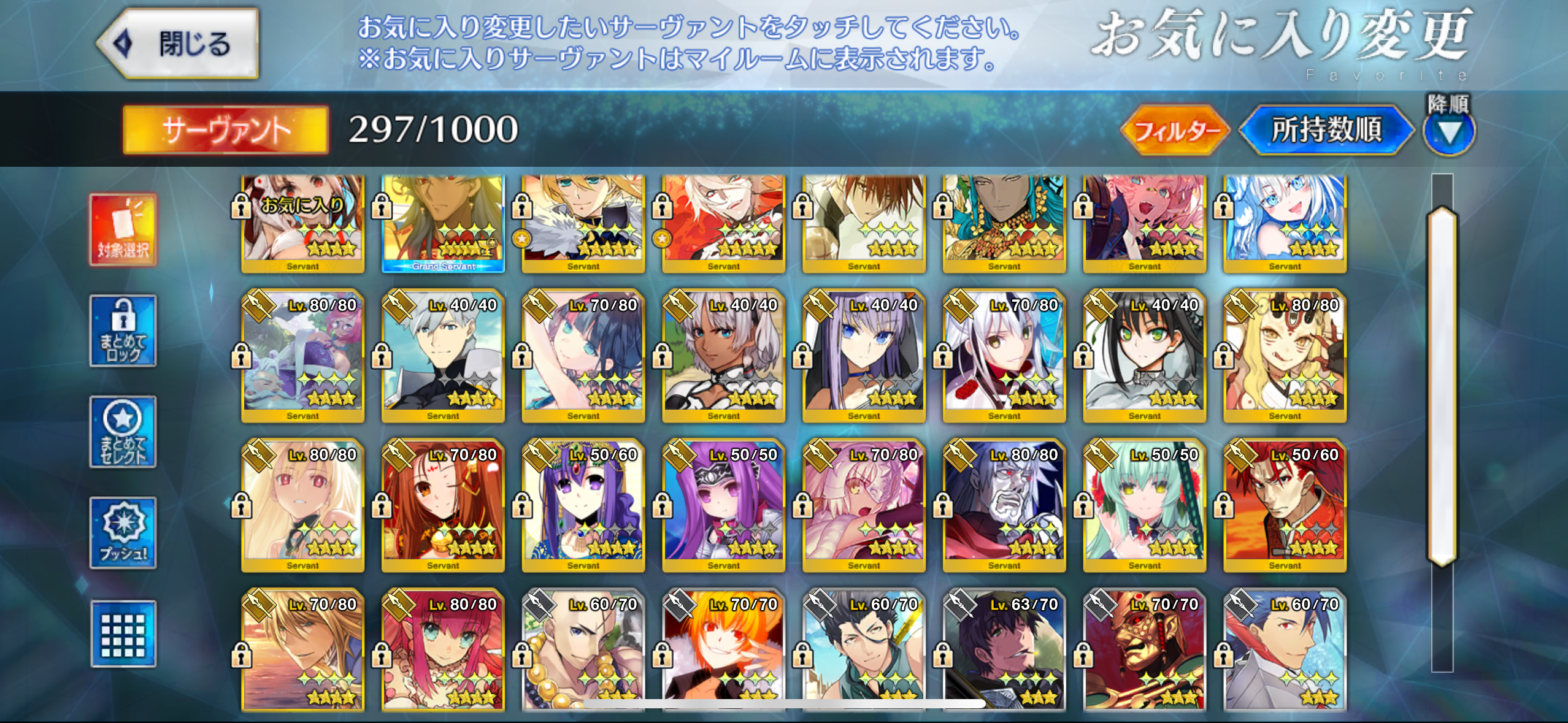Open the フィルター filter options
Viewport: 1568px width, 723px height.
tap(1175, 130)
